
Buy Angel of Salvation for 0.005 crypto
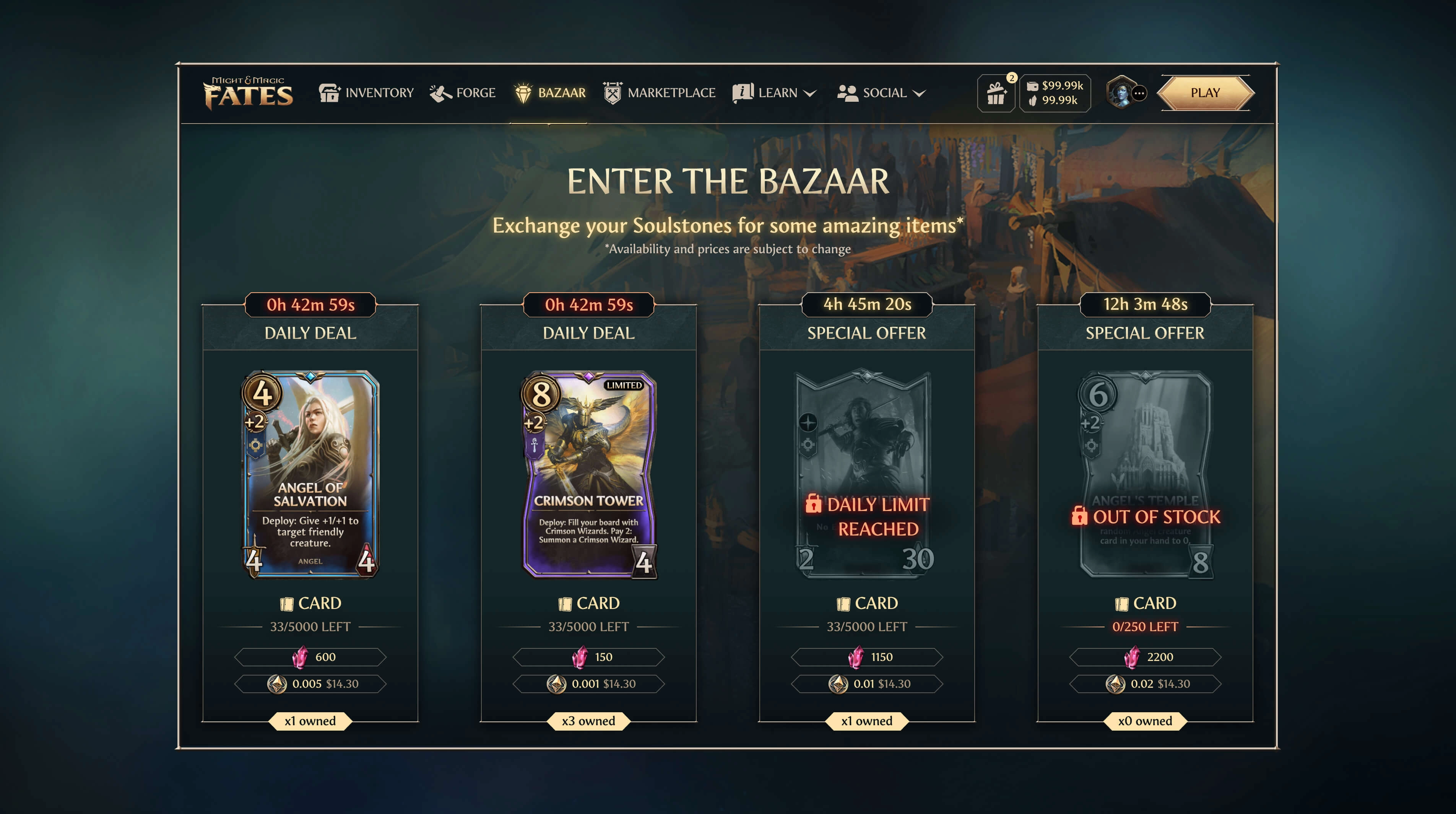pyautogui.click(x=310, y=684)
